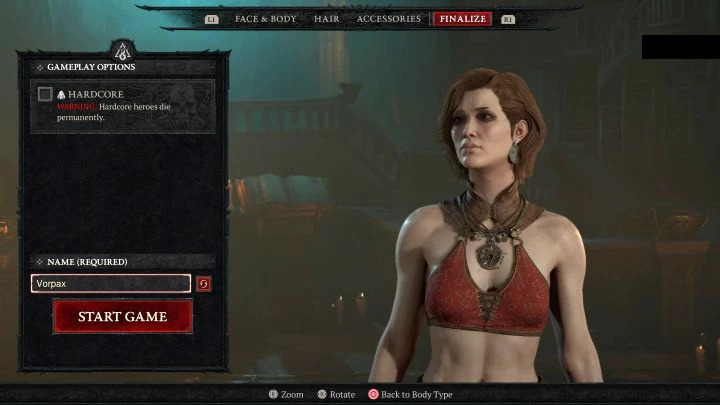Switch to the Face & Body tab
The height and width of the screenshot is (405, 720).
pos(265,19)
